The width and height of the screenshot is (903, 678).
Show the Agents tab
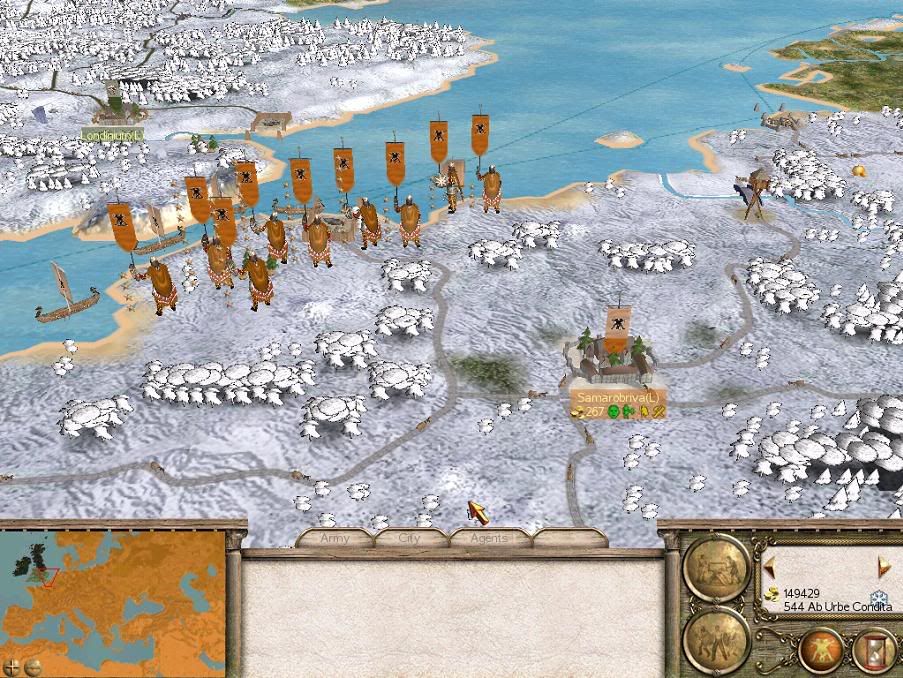488,538
